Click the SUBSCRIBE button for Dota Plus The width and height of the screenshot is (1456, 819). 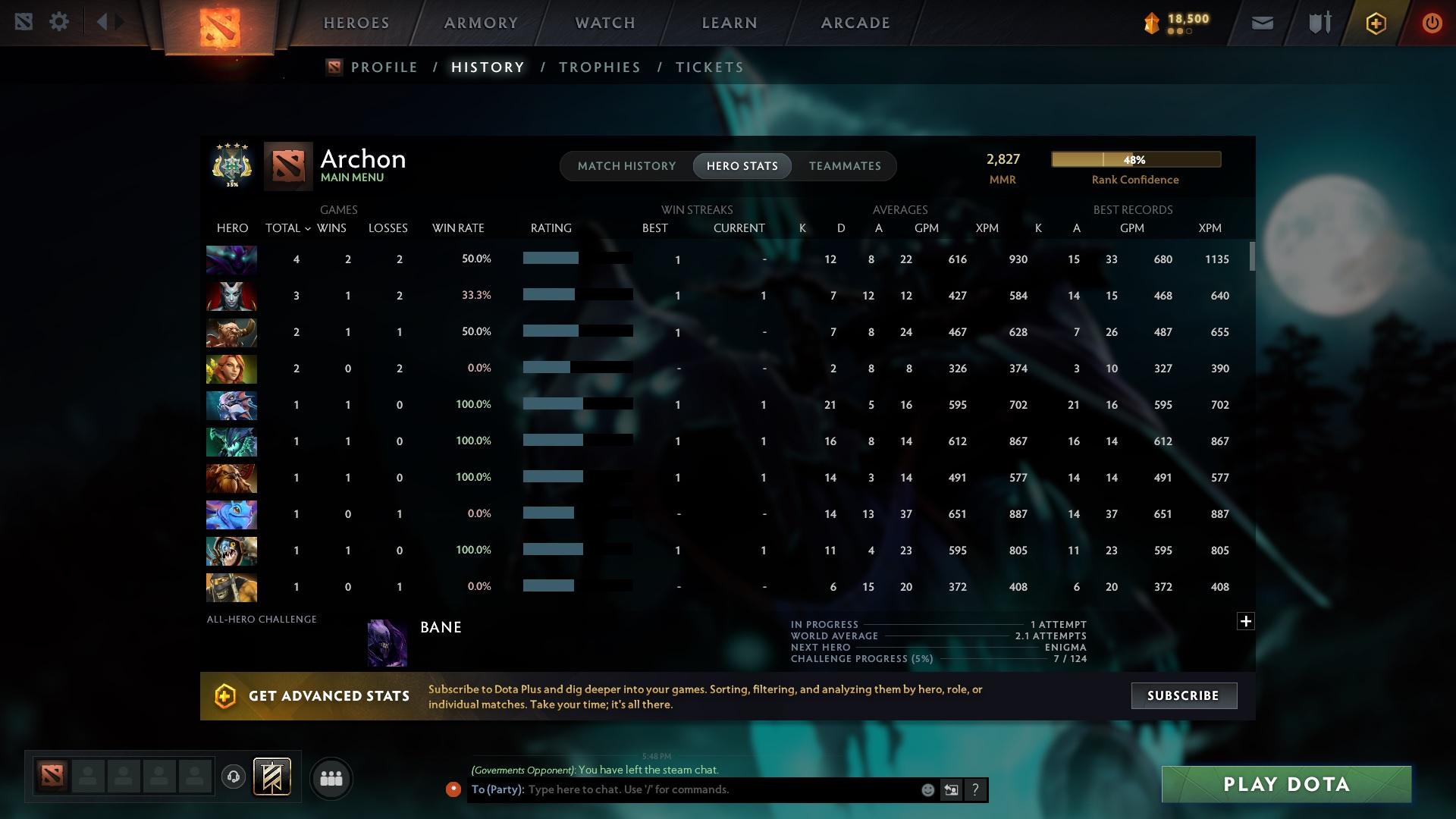pos(1183,695)
